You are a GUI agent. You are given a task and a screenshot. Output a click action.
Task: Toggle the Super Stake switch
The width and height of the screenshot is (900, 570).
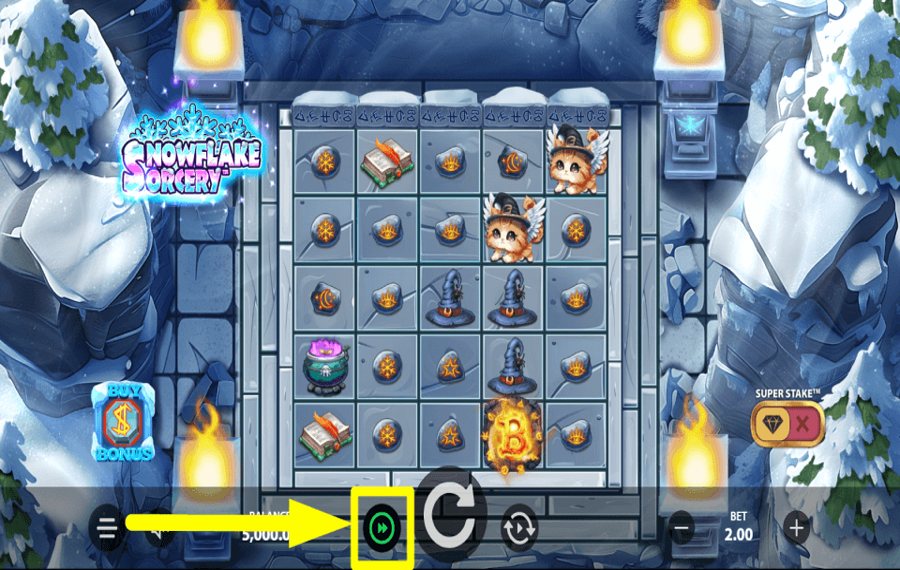pos(789,424)
